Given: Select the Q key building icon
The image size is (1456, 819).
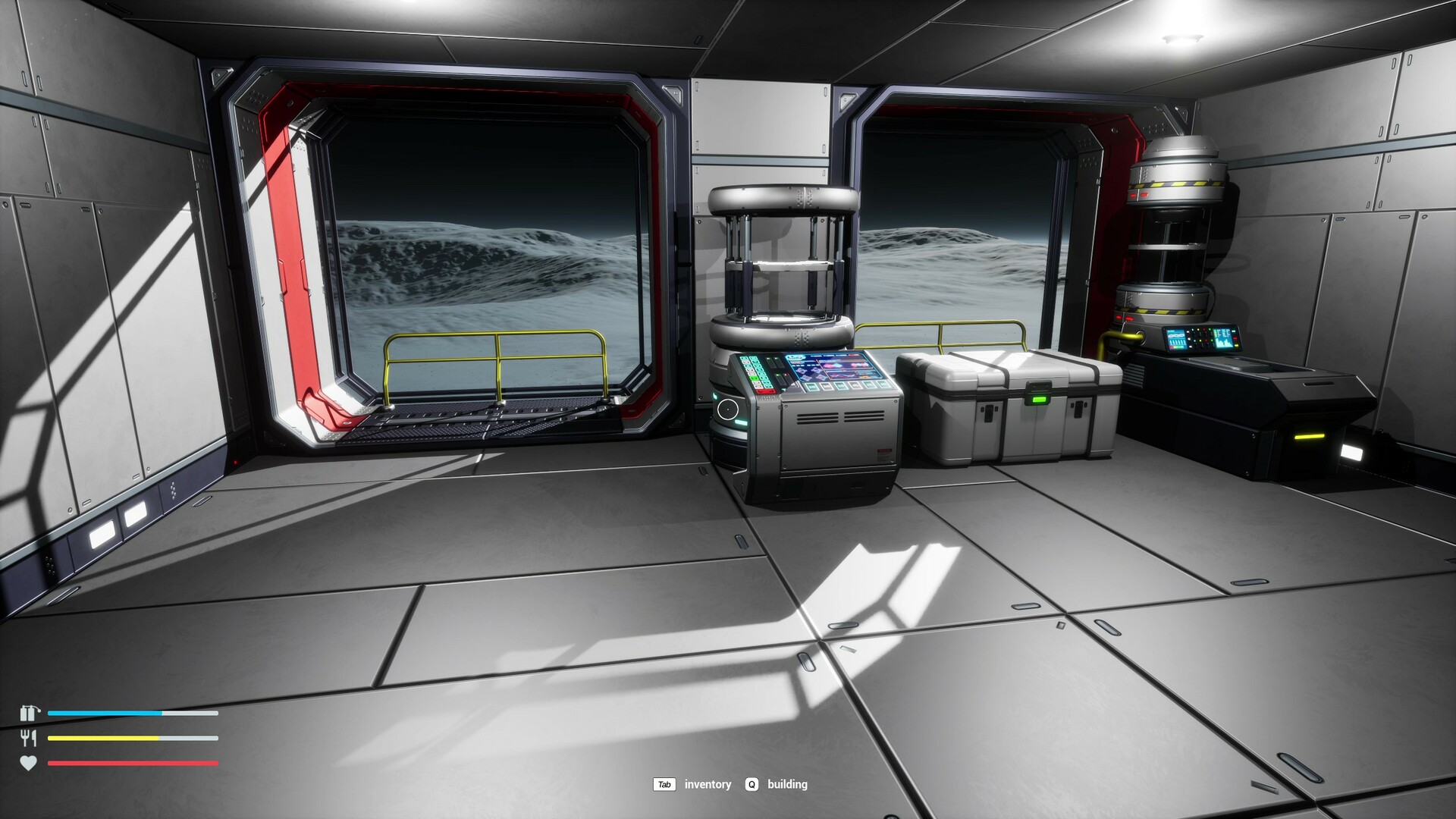Looking at the screenshot, I should pos(752,785).
